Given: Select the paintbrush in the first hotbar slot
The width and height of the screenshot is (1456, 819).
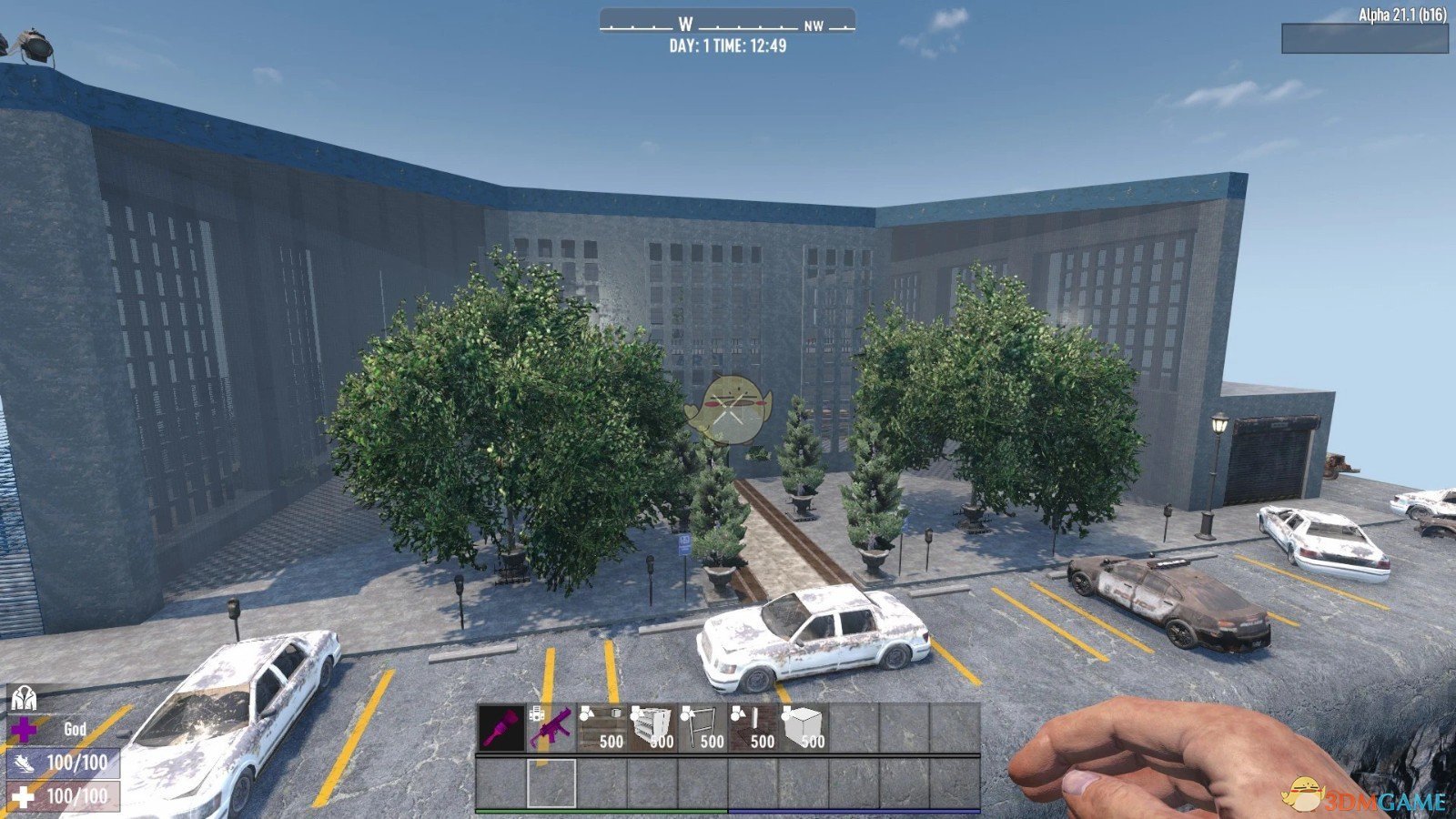Looking at the screenshot, I should [x=502, y=726].
